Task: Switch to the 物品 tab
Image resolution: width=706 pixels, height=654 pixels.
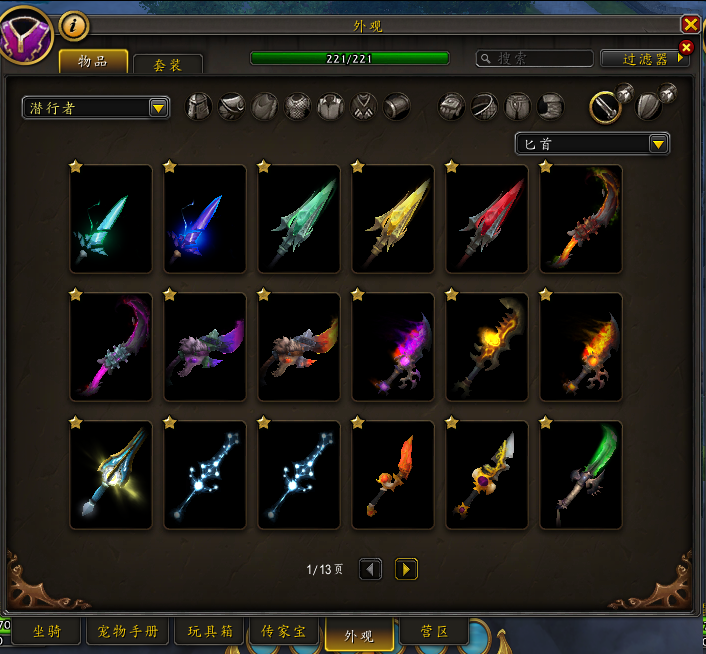Action: pyautogui.click(x=93, y=62)
